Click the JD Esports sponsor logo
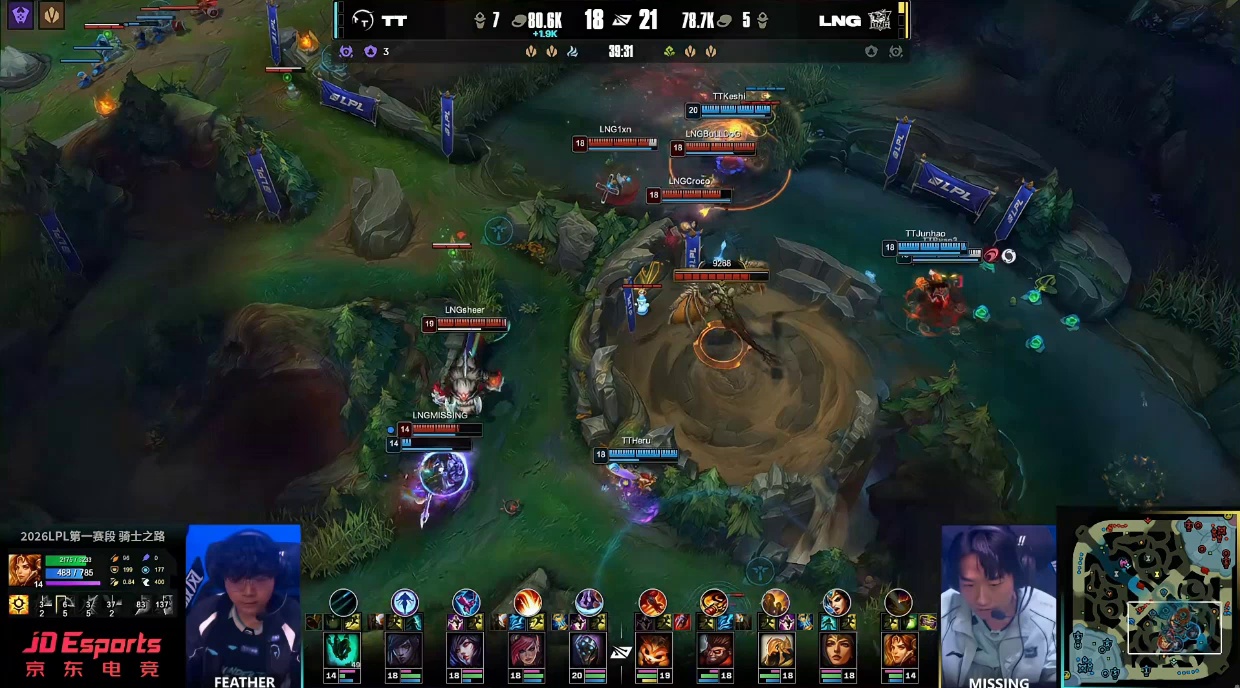 click(x=92, y=654)
